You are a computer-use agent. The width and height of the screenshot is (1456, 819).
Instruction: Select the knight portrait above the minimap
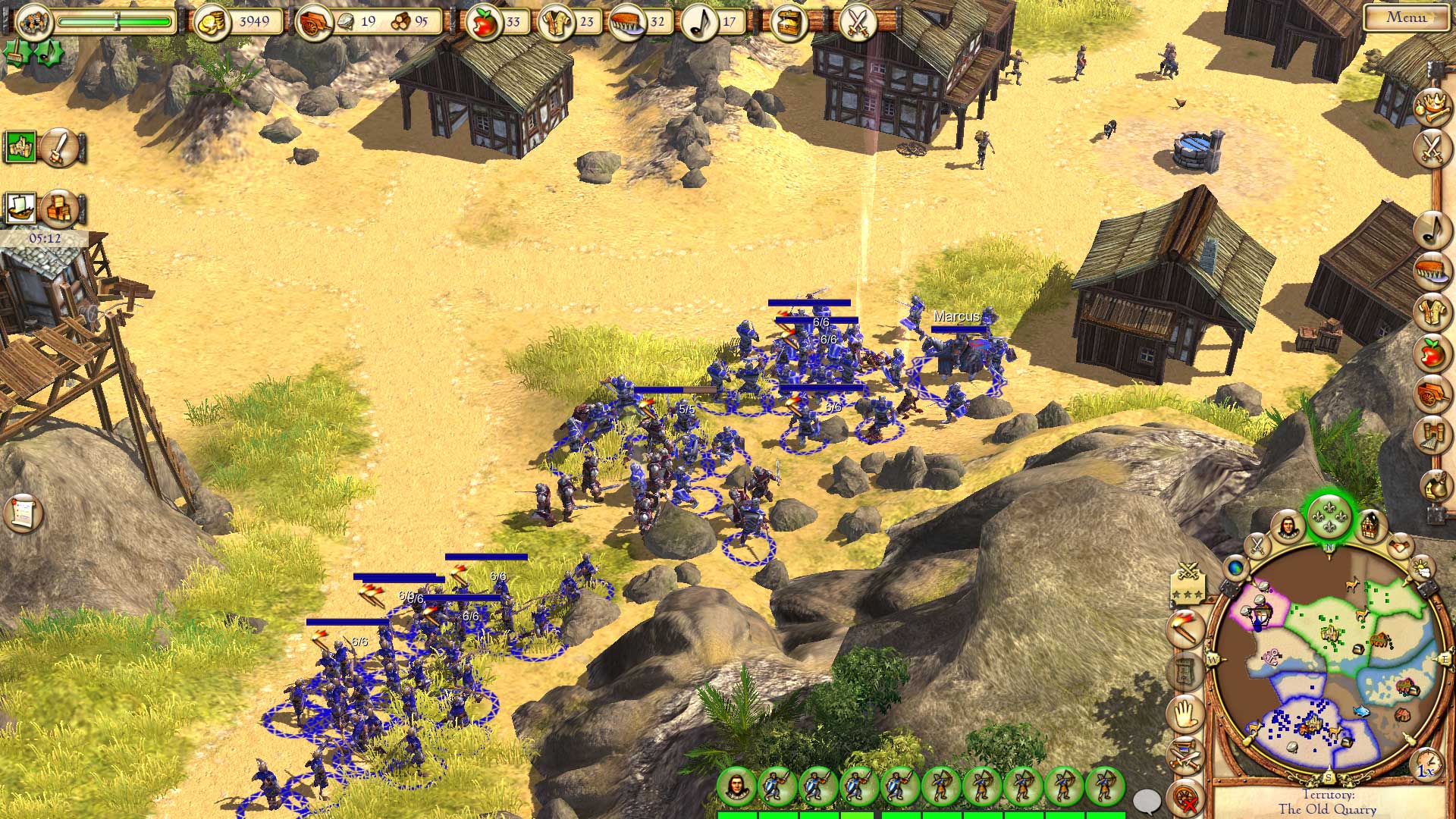tap(1287, 525)
